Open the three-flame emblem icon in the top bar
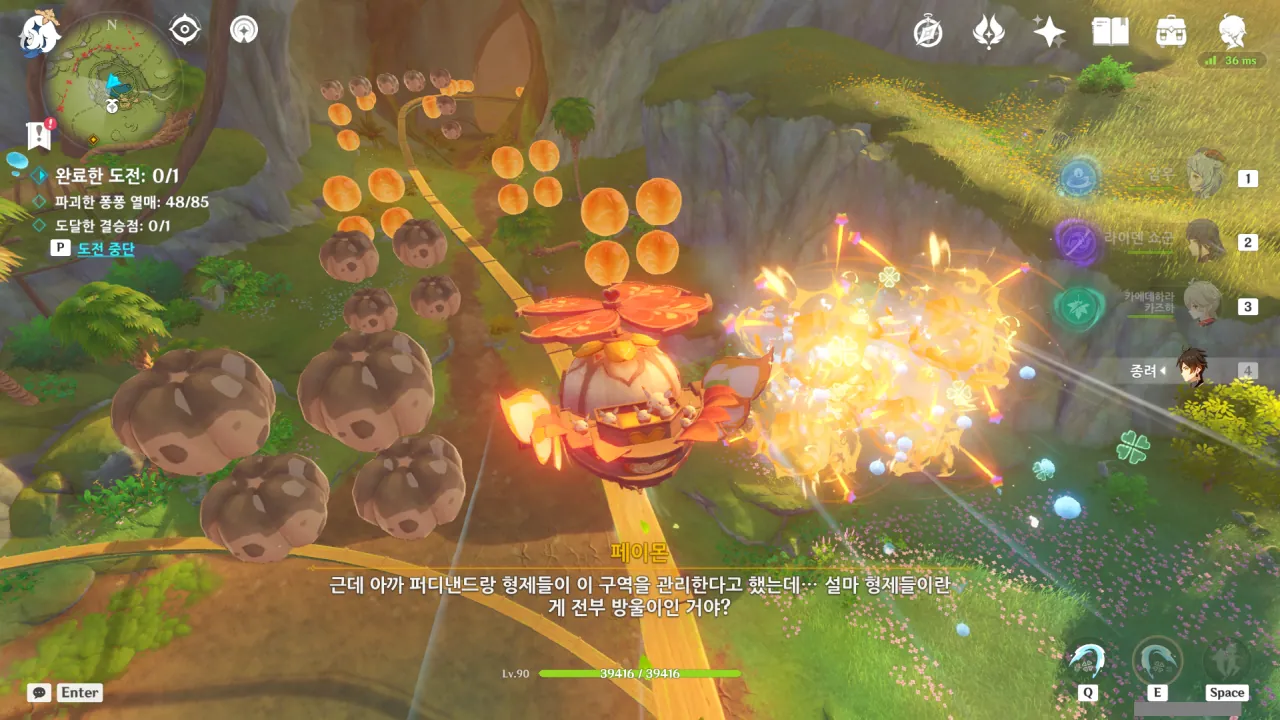 (x=988, y=32)
